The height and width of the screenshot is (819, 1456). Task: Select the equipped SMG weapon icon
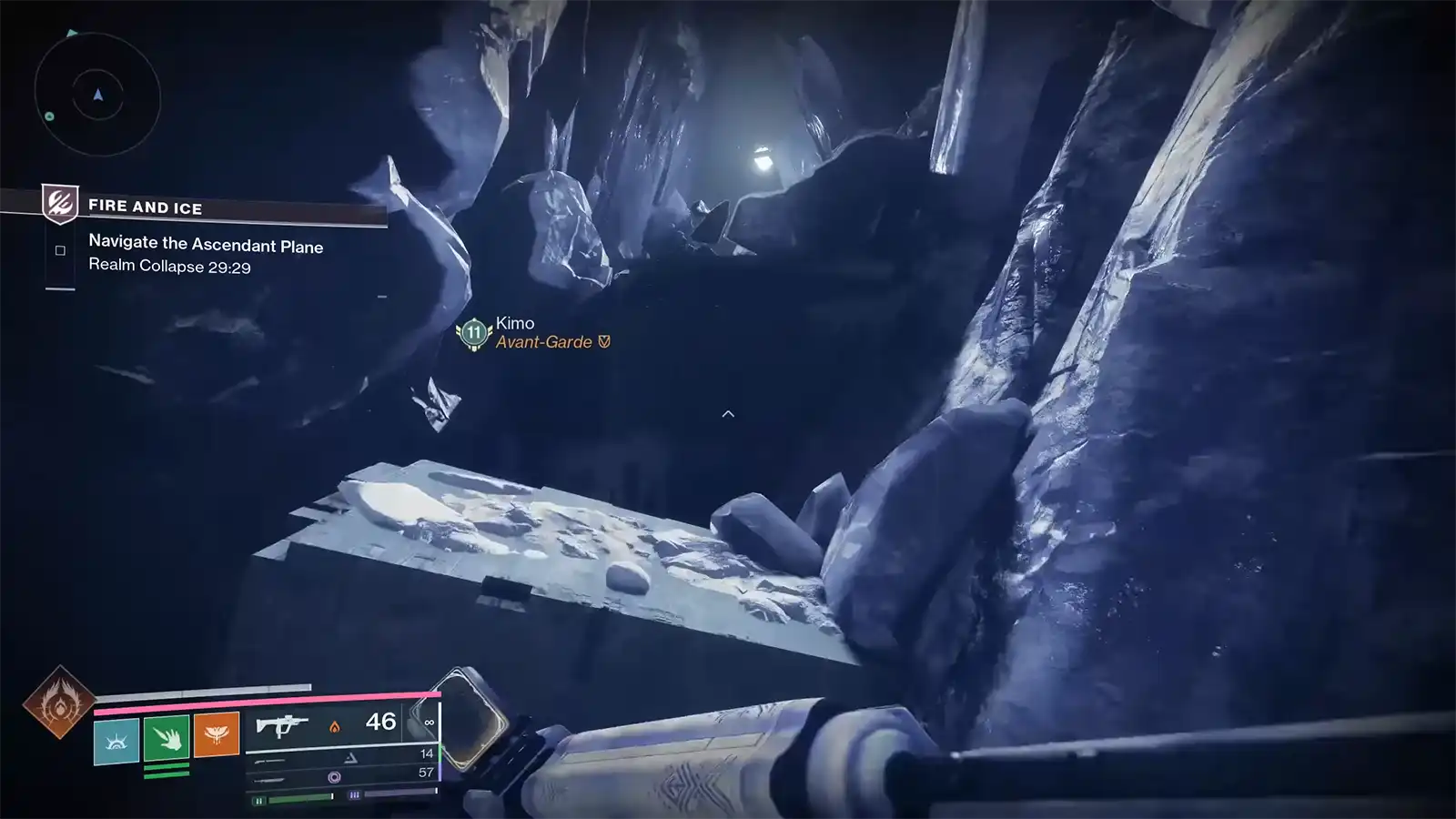[x=284, y=724]
